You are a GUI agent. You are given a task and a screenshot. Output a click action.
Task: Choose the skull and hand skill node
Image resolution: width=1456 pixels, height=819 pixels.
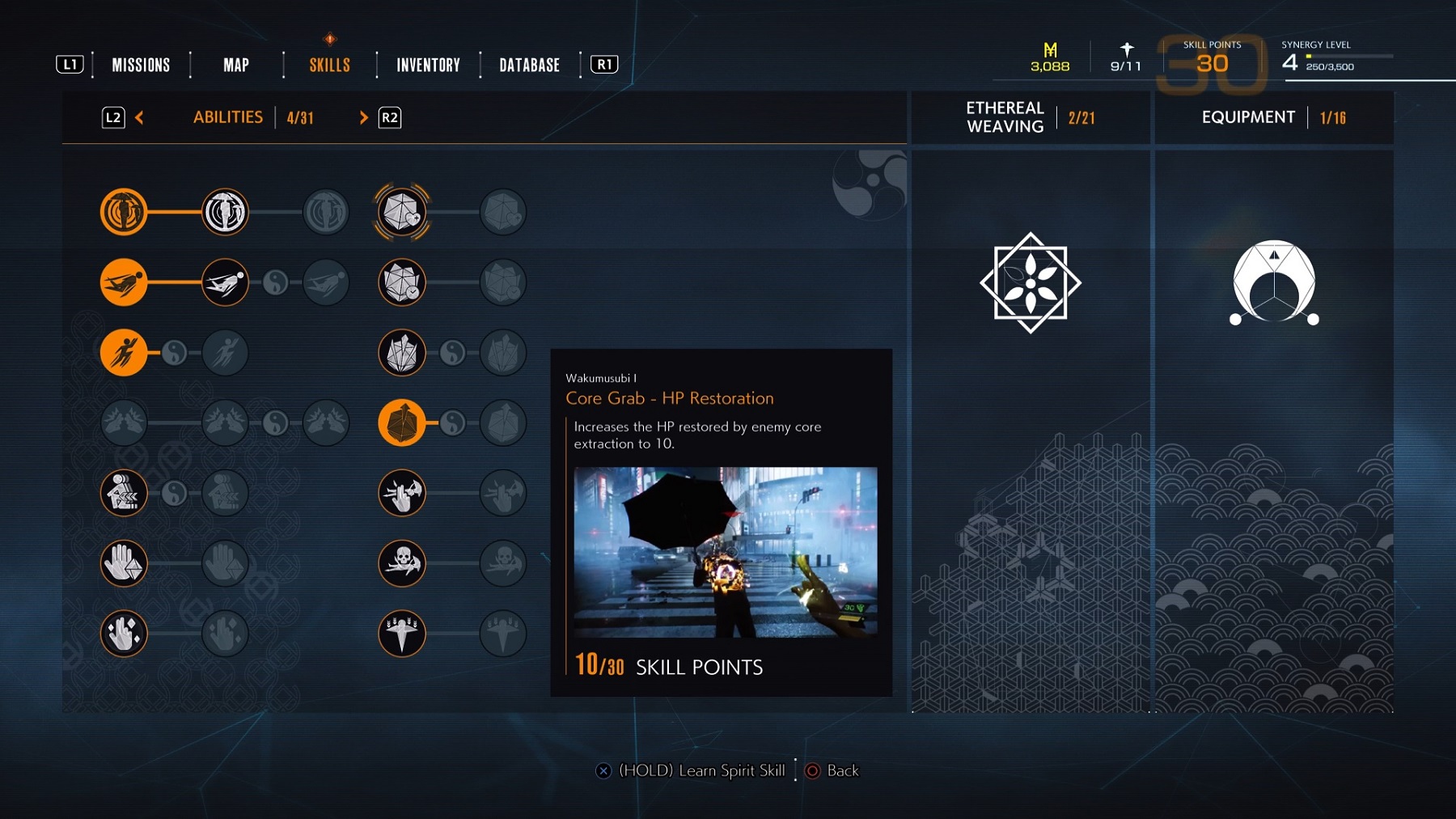(402, 562)
